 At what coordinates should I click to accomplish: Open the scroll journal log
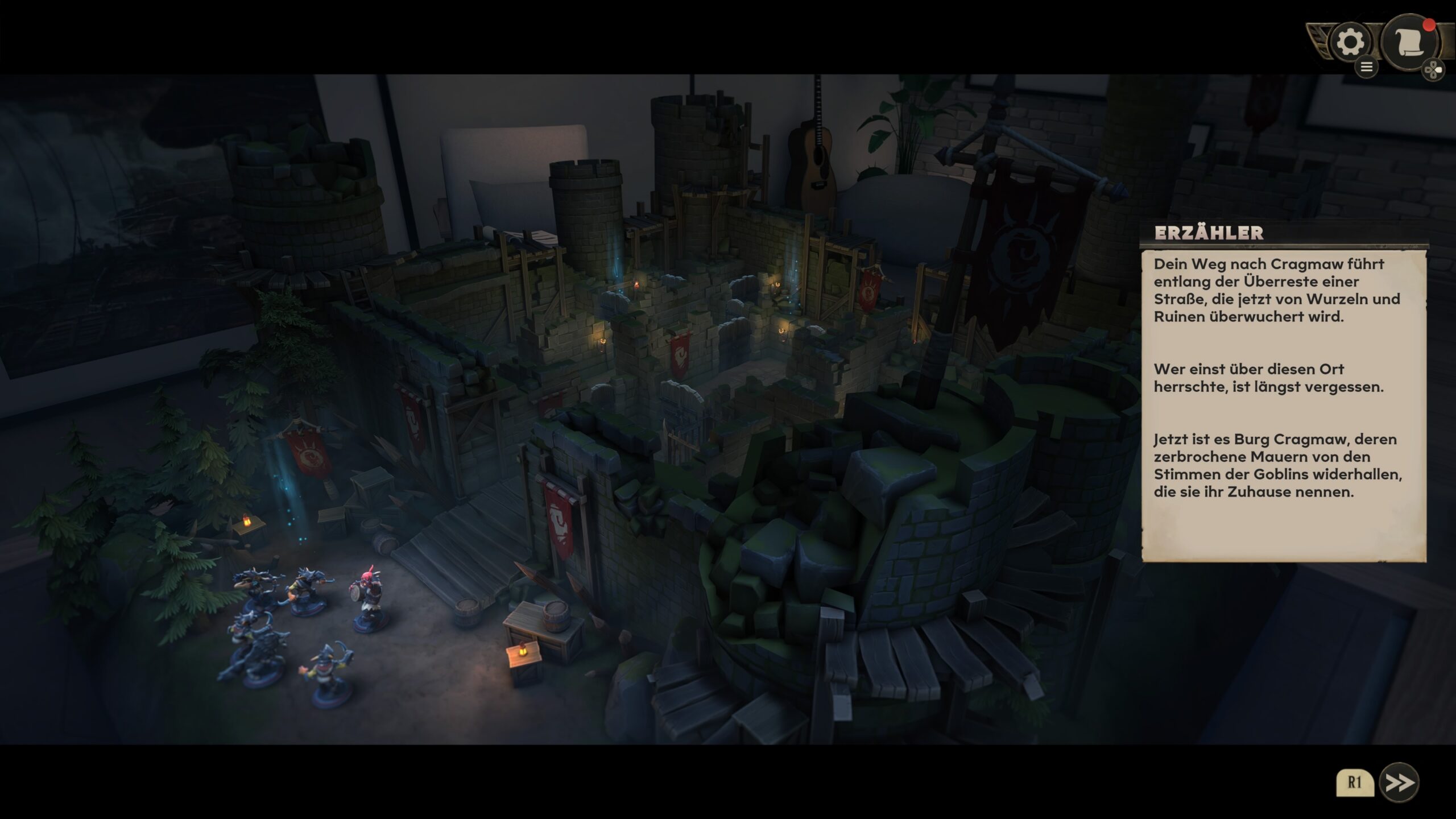[x=1410, y=43]
